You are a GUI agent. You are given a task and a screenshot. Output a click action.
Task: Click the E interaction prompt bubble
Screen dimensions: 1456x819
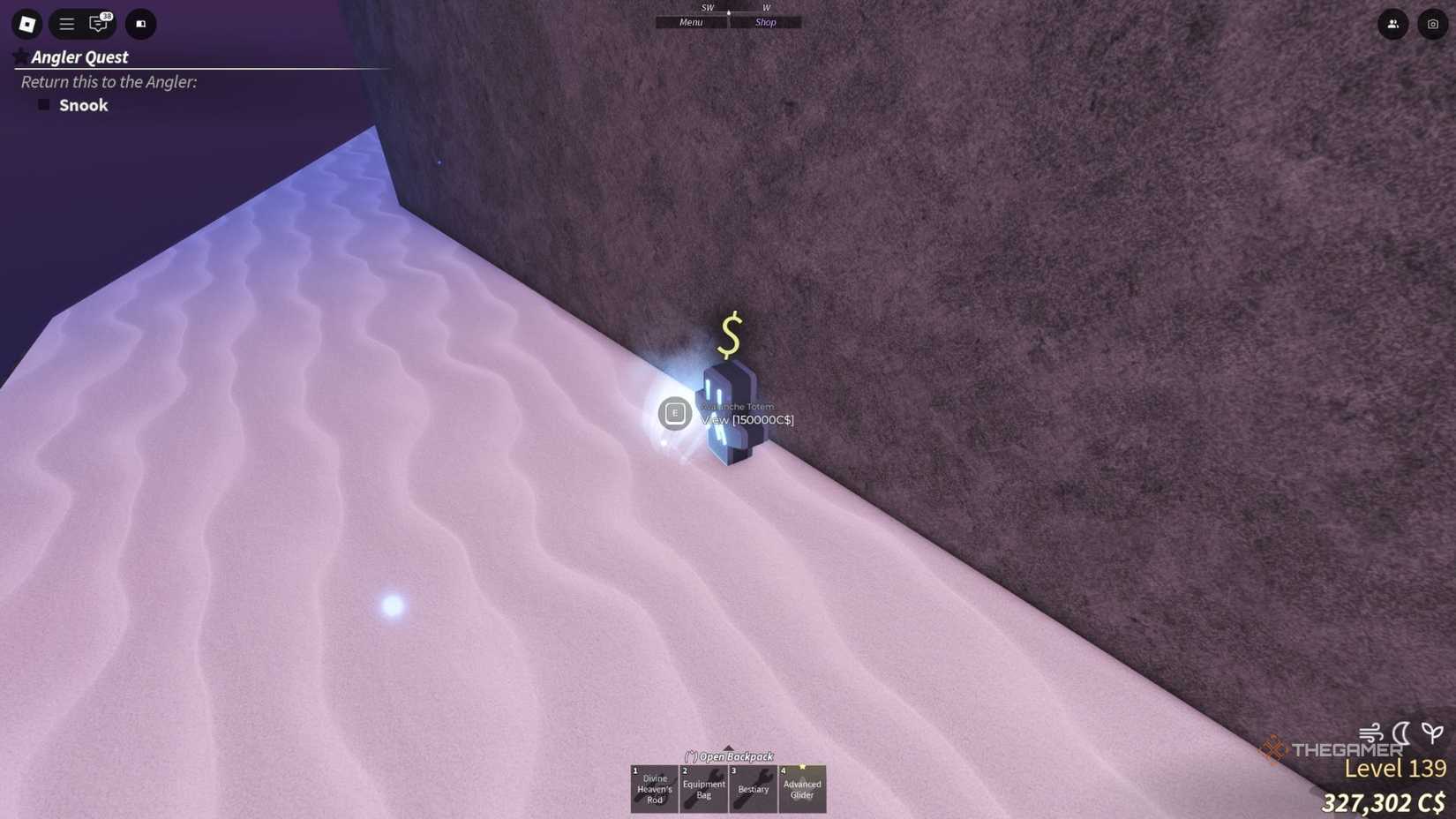(675, 413)
